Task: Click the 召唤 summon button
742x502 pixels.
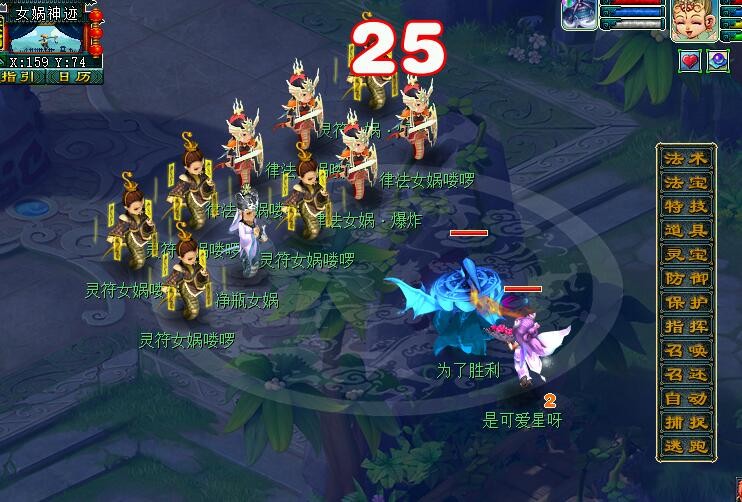Action: coord(686,351)
